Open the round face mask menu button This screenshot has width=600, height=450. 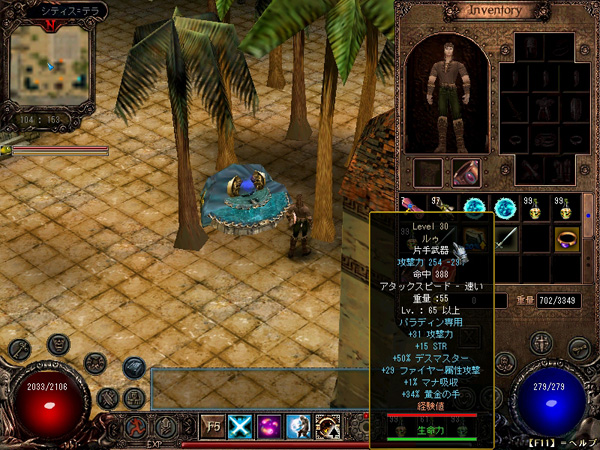[58, 345]
